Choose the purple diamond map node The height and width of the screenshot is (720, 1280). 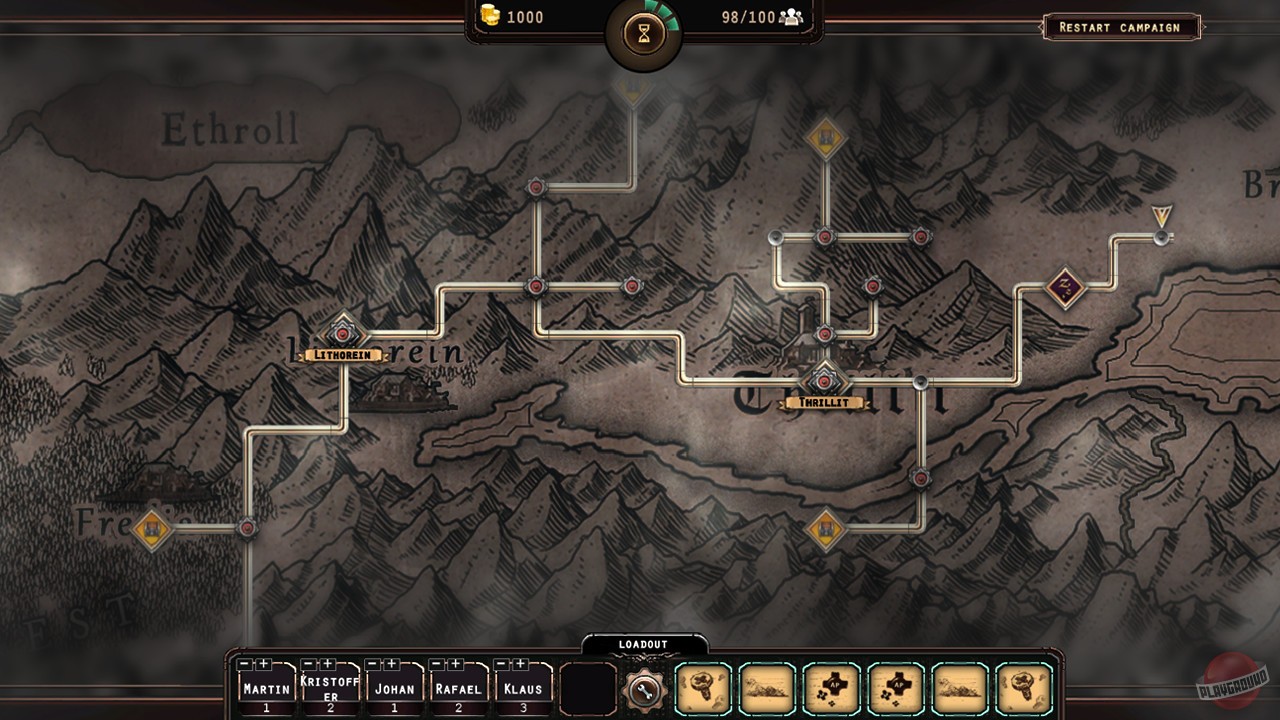tap(1065, 288)
